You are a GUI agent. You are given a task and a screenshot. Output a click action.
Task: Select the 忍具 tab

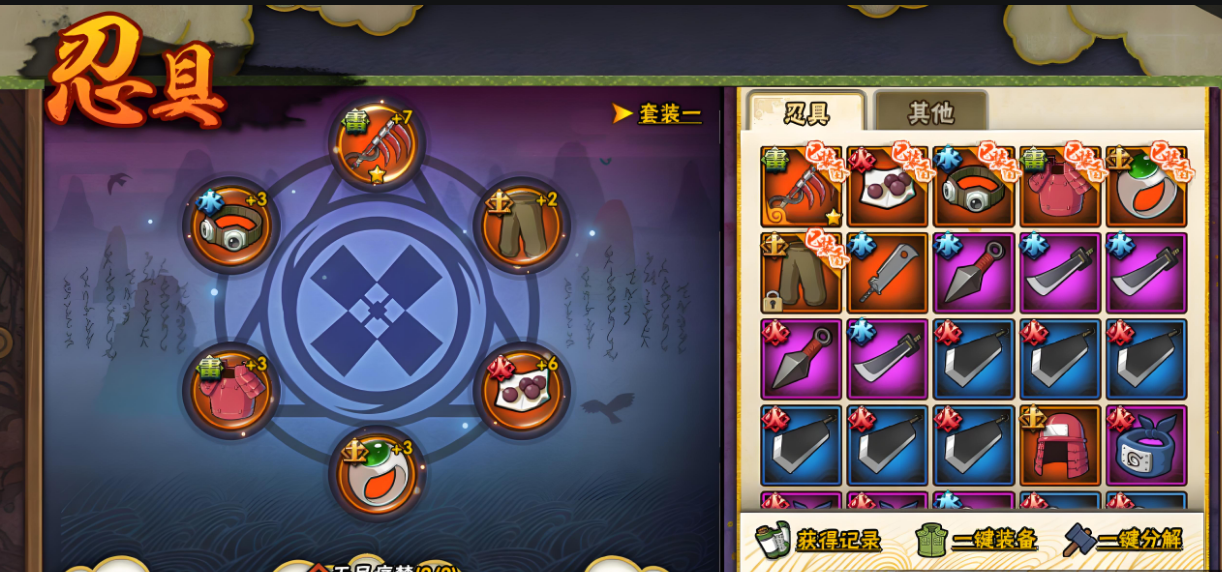tap(806, 112)
